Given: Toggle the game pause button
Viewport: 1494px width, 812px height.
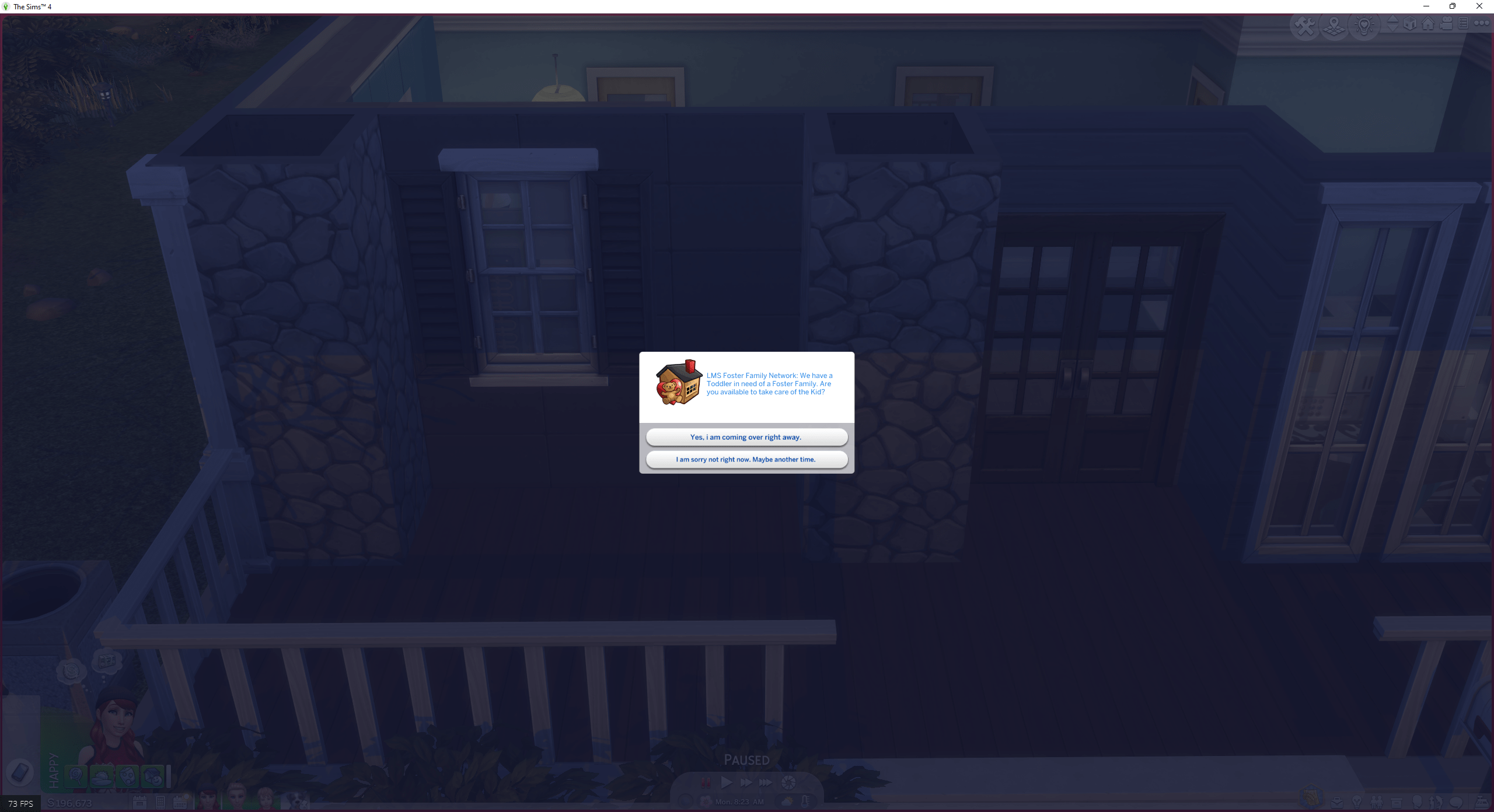Looking at the screenshot, I should [706, 782].
